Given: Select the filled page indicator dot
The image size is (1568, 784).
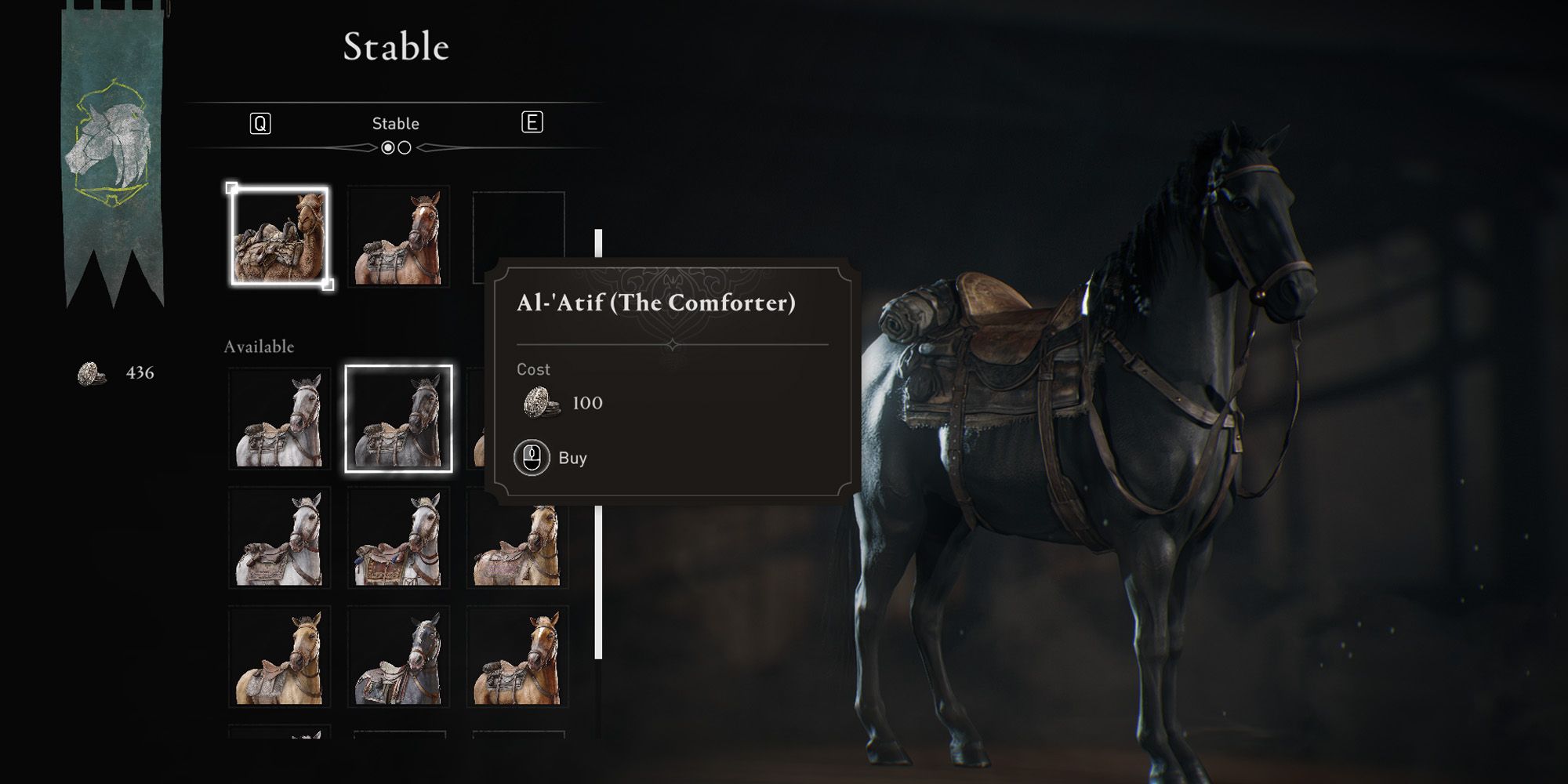Looking at the screenshot, I should pos(390,146).
